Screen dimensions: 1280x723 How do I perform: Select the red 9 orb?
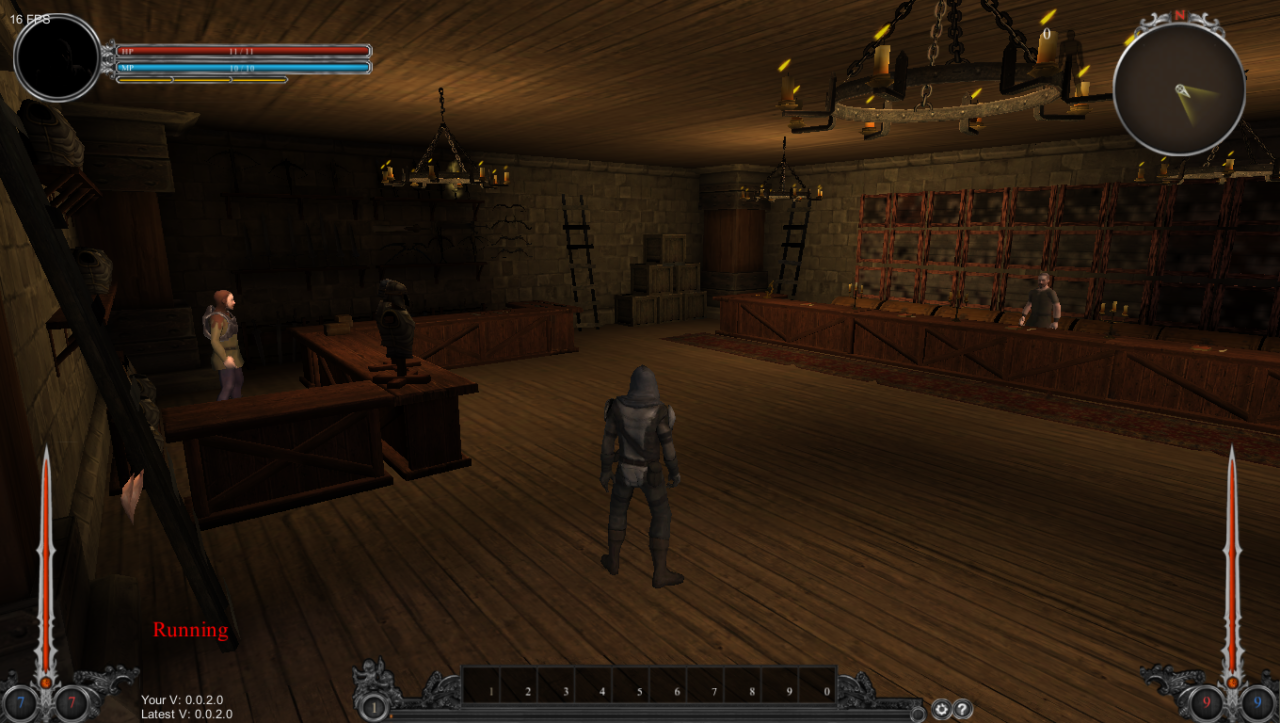point(1207,704)
